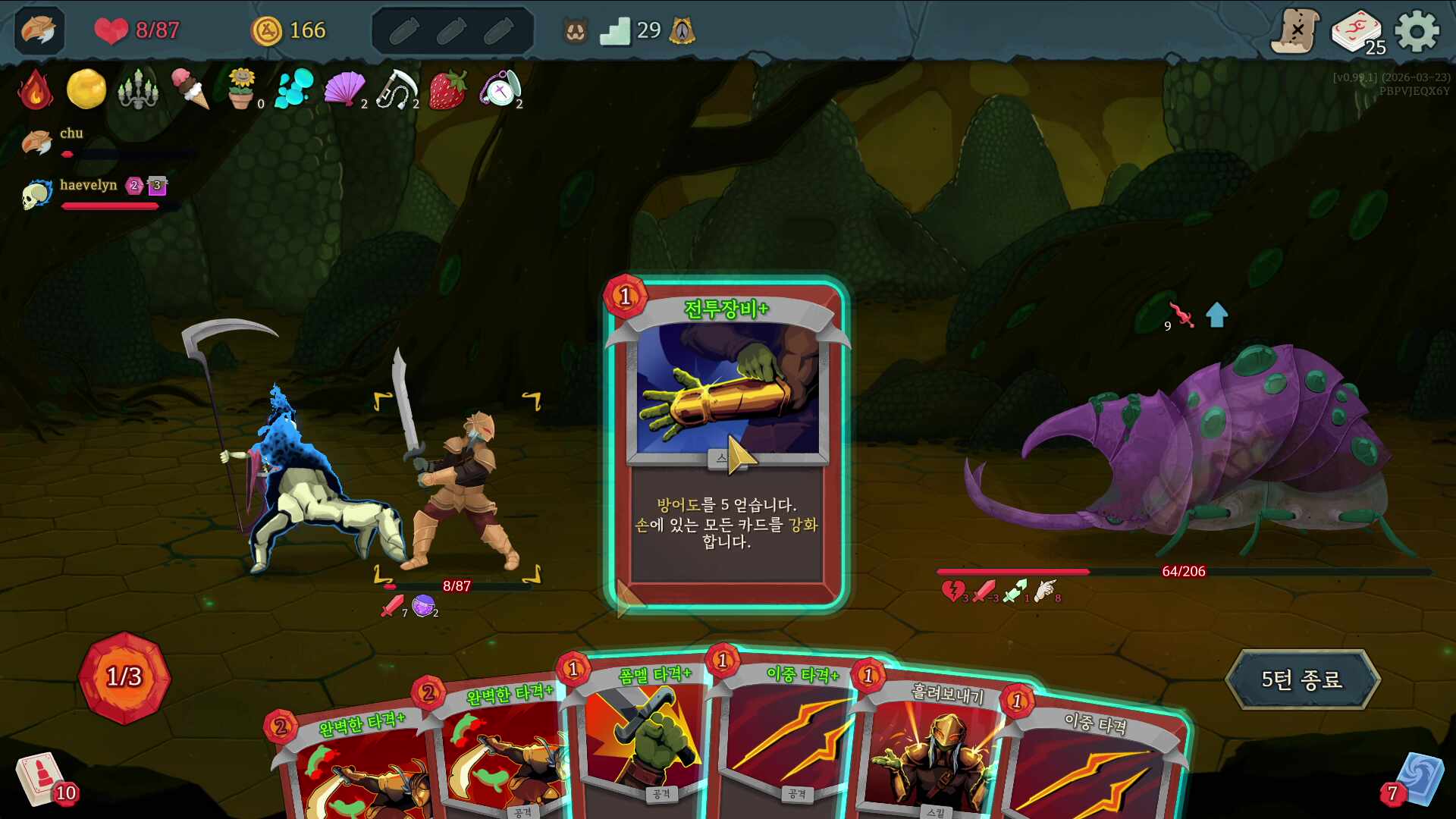The height and width of the screenshot is (819, 1456).
Task: Check the pocket watch relic
Action: tap(499, 89)
